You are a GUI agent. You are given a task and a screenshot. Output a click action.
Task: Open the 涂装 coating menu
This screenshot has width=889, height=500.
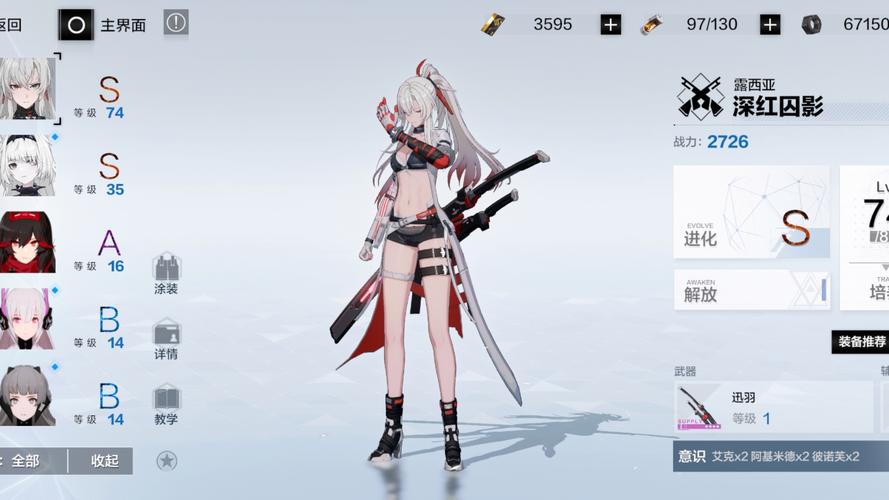coord(166,274)
